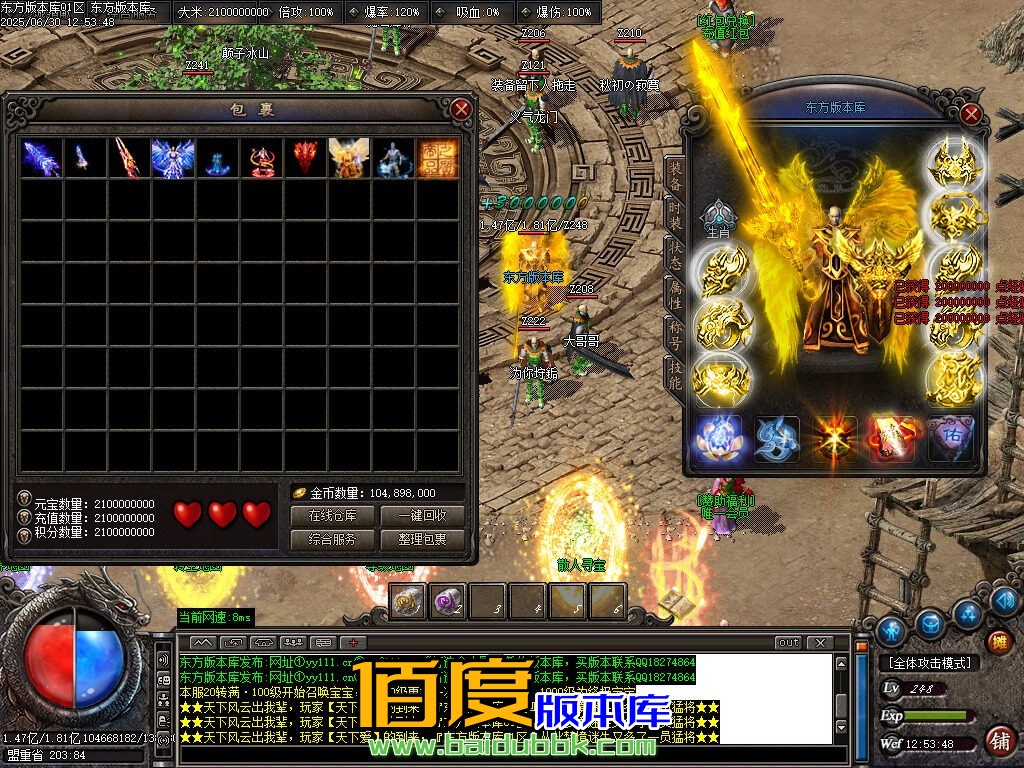Close the character equipment panel
Viewport: 1024px width, 768px height.
[970, 114]
